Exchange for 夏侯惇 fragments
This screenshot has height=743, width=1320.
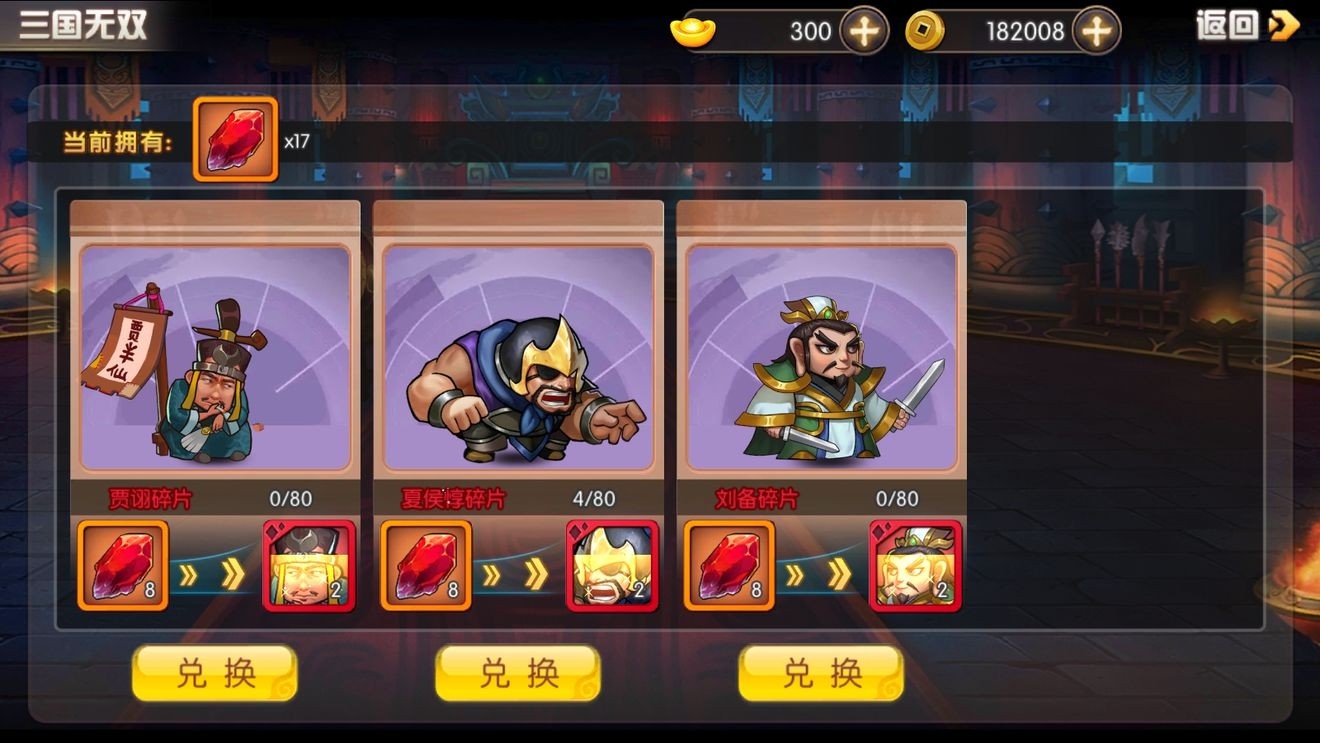(x=518, y=673)
